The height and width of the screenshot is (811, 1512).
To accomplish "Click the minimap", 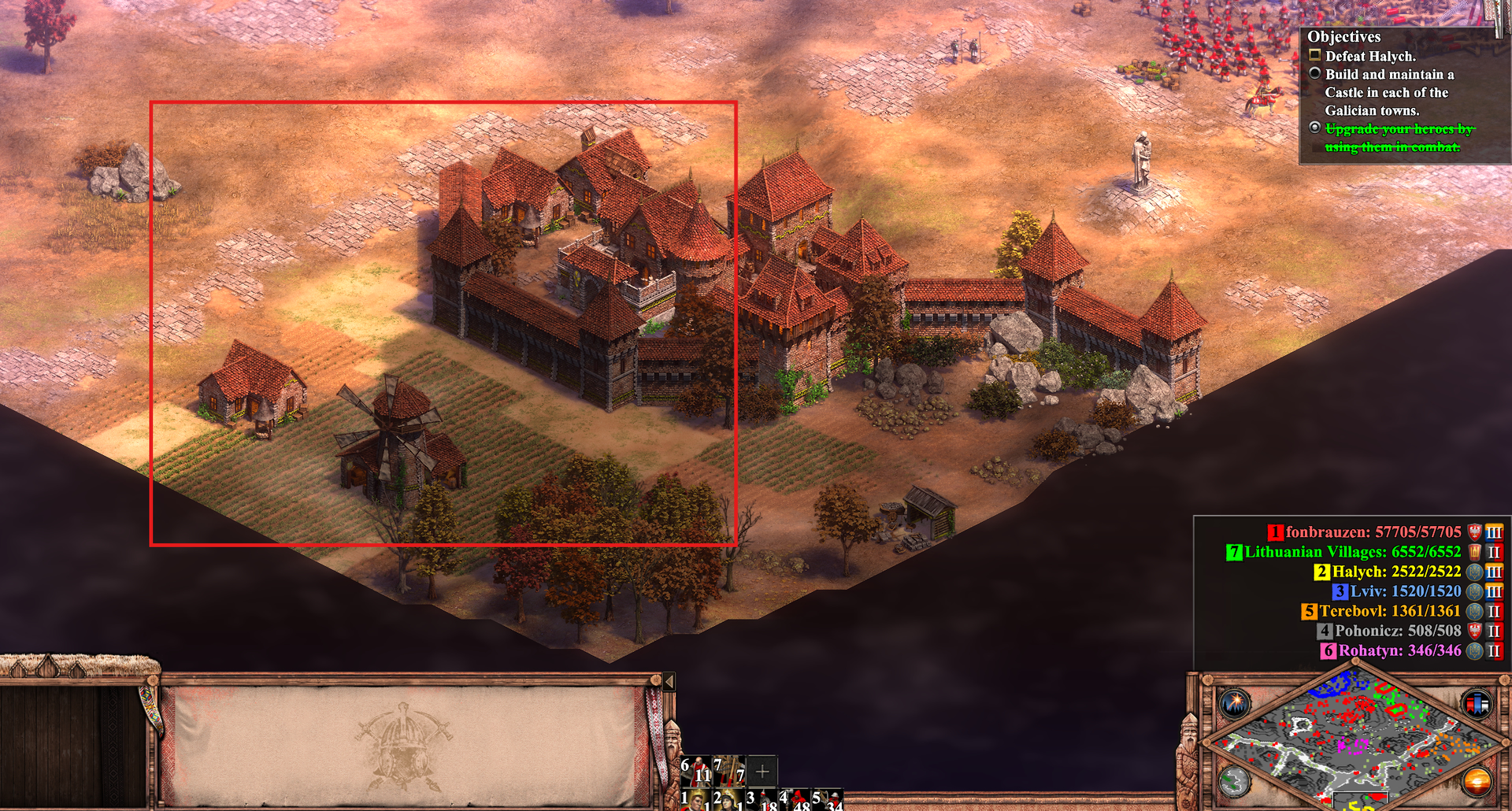I will (1354, 740).
